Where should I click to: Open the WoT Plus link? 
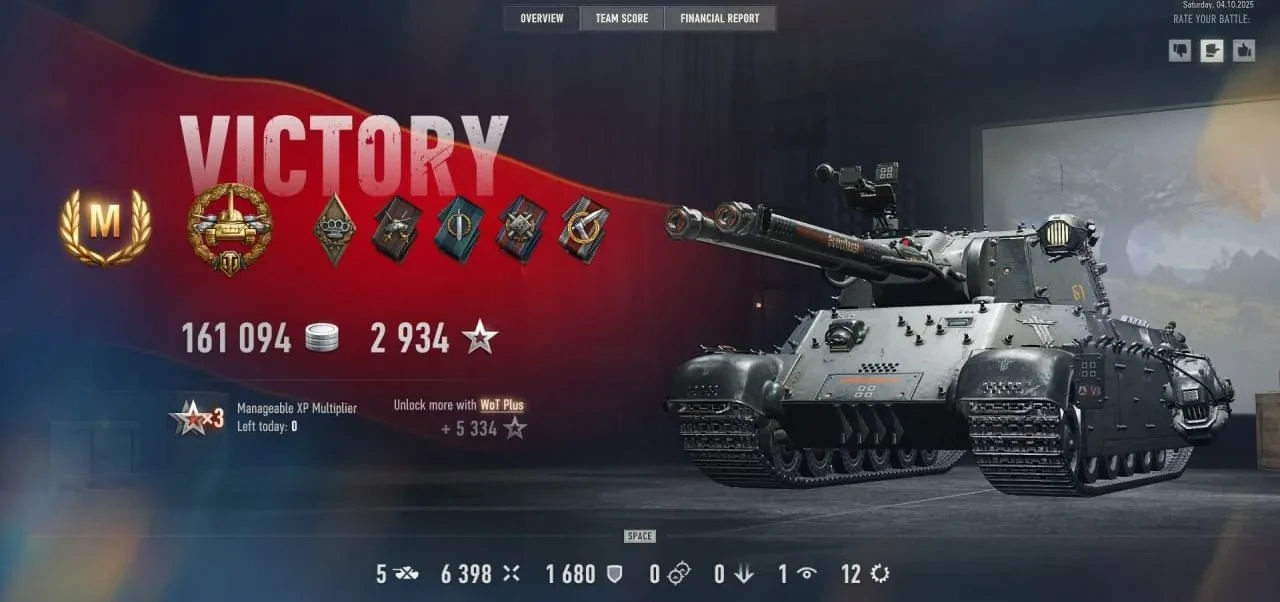(502, 405)
